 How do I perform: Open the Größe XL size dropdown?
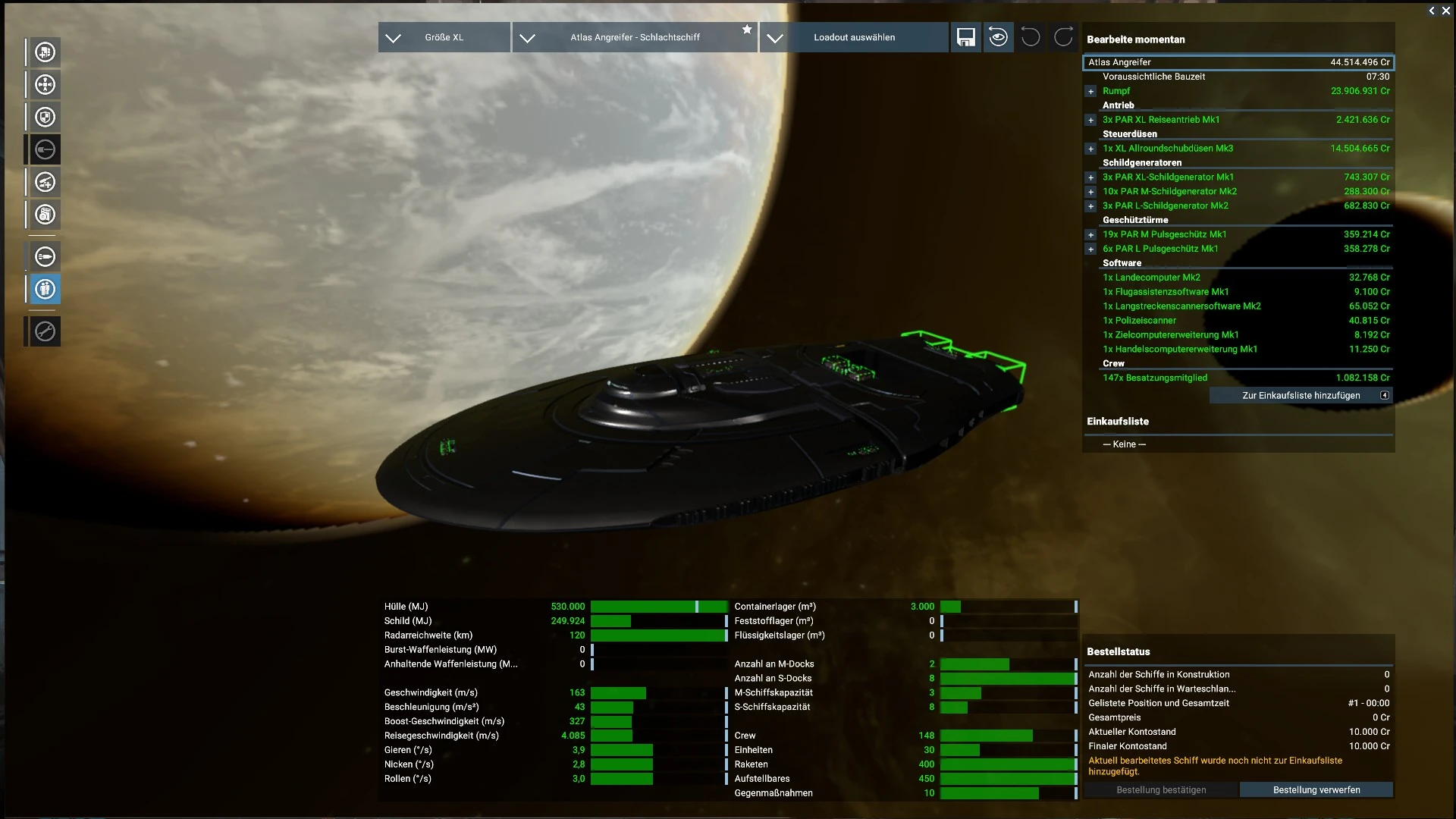(x=444, y=36)
